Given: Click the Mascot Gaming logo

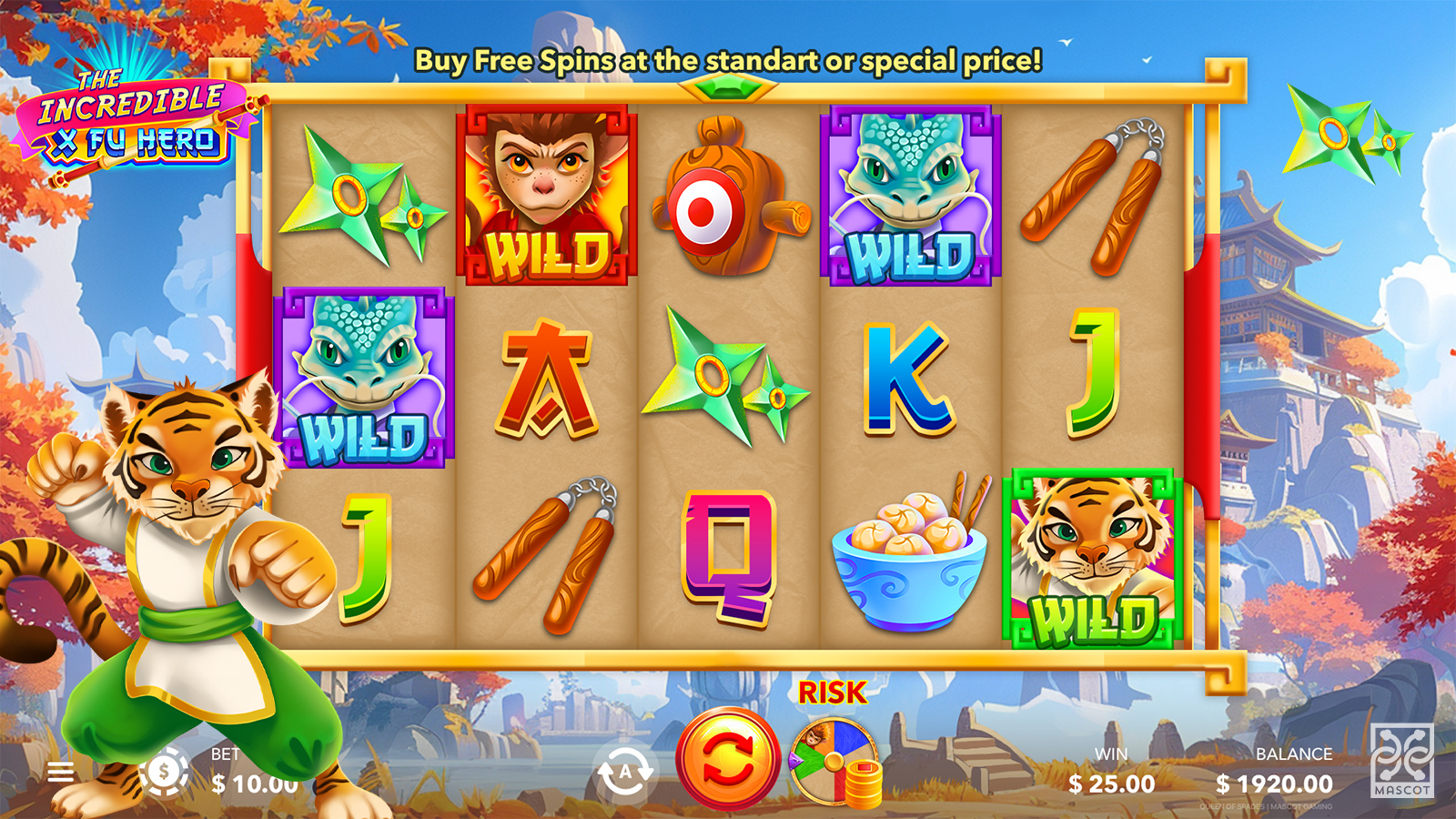Looking at the screenshot, I should 1401,761.
